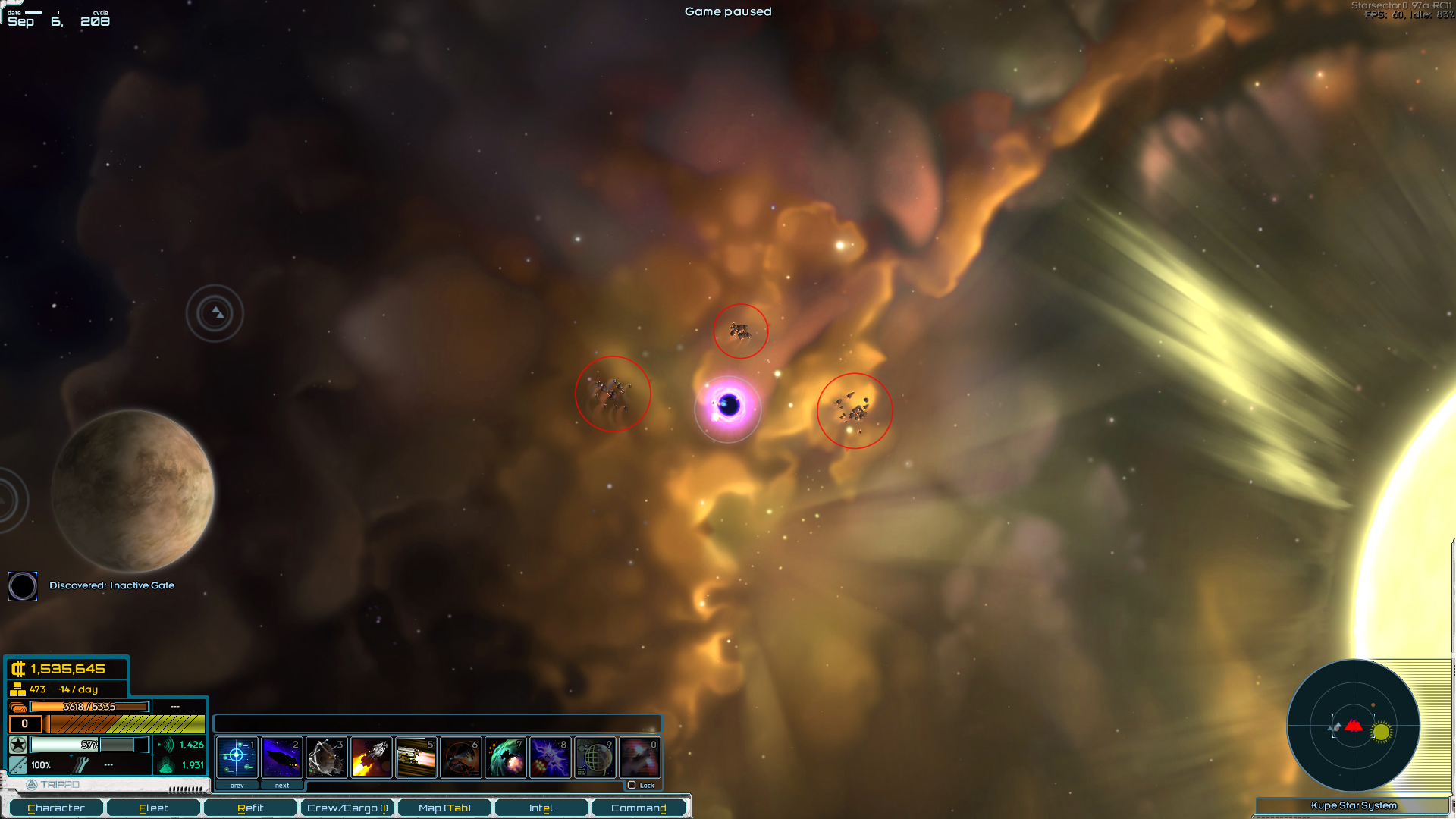Switch to the Refit tab
This screenshot has width=1456, height=819.
(x=250, y=808)
